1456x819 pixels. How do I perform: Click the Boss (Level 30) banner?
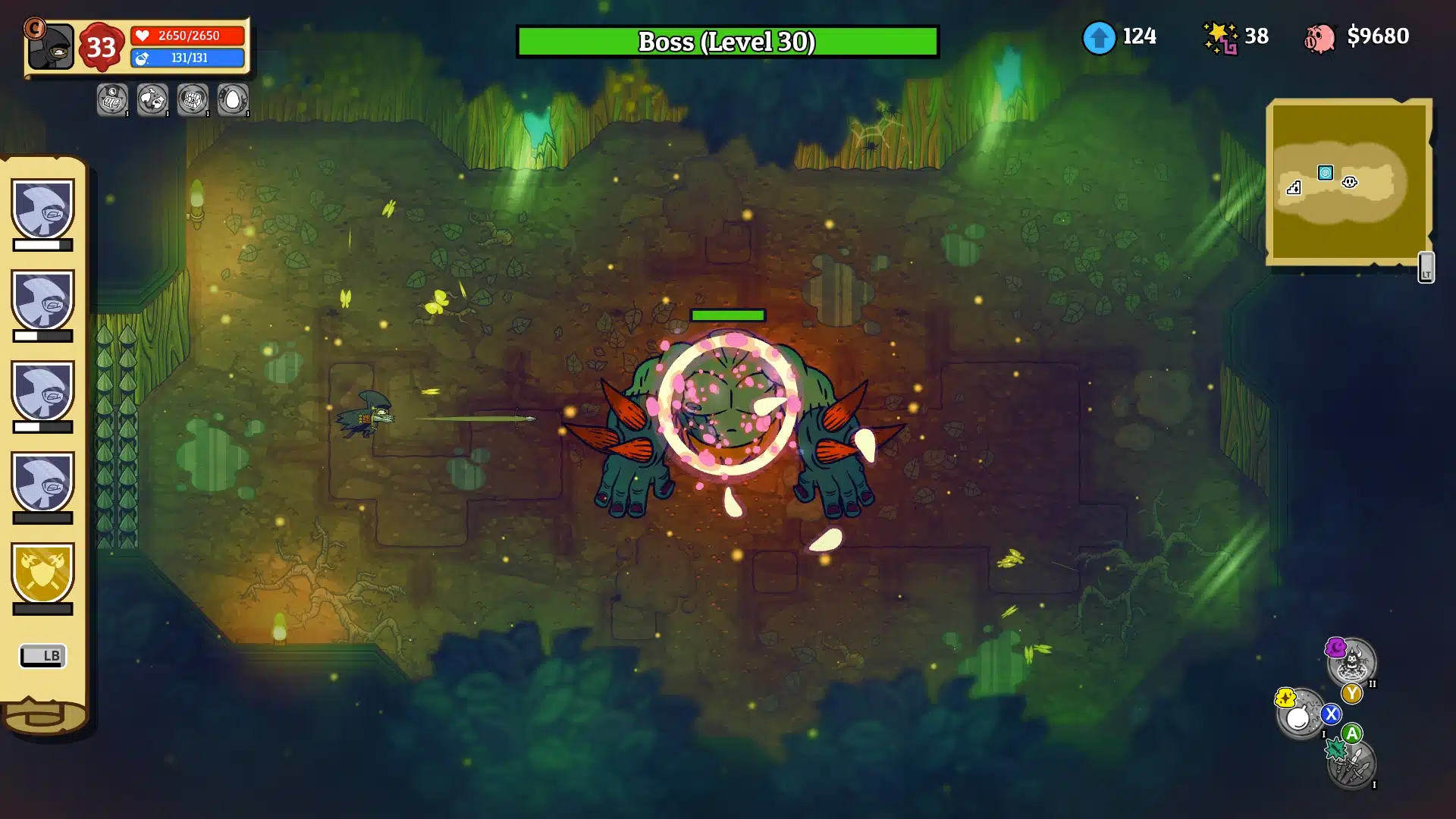[x=727, y=43]
